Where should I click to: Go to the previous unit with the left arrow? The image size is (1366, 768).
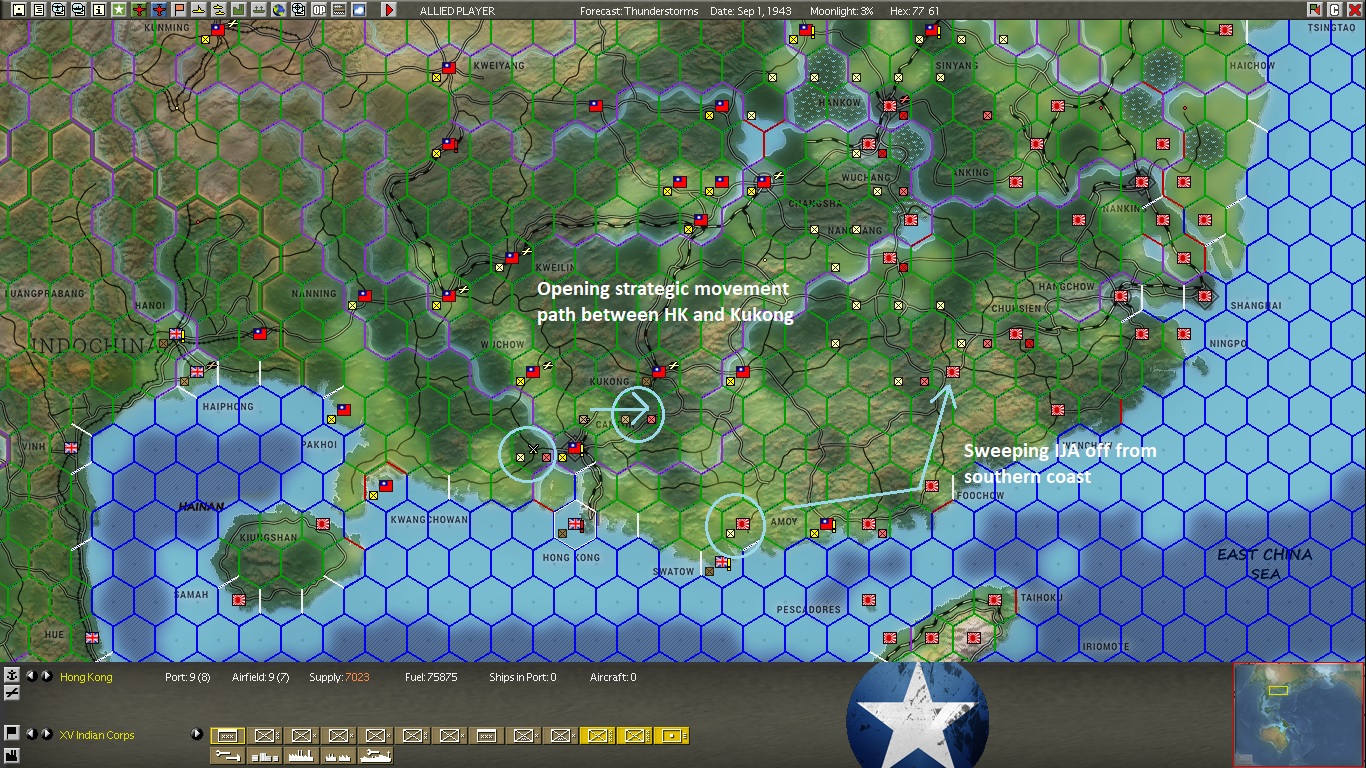(x=33, y=734)
